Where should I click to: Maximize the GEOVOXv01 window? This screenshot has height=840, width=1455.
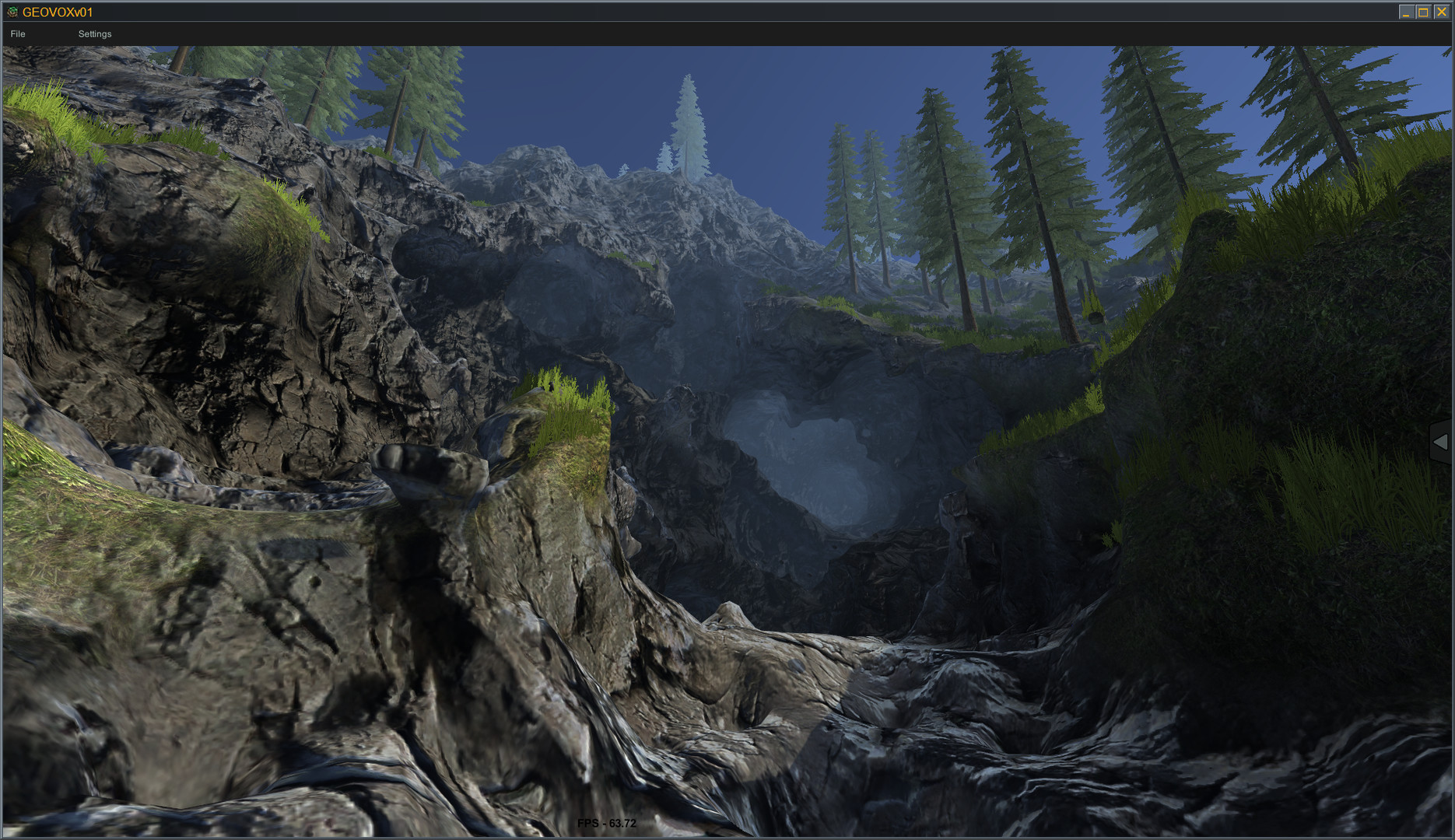(1424, 12)
